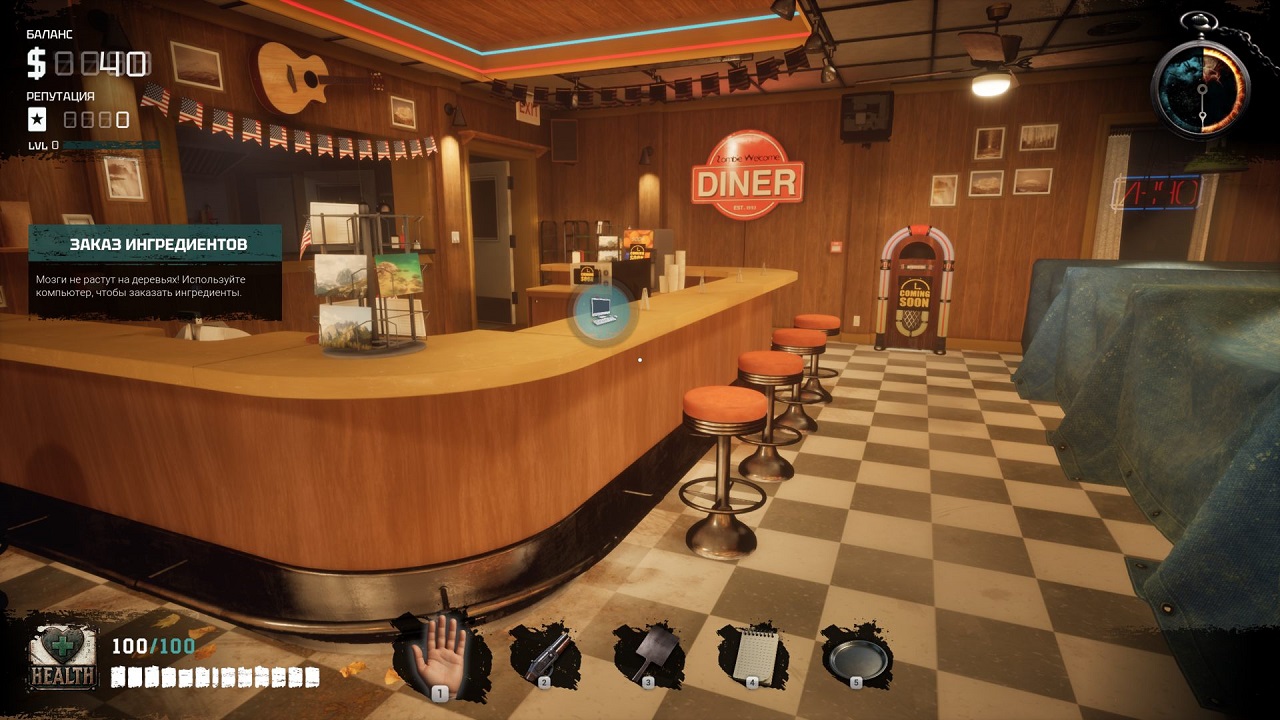
Task: Select the hand in hotbar slot 1
Action: (x=438, y=650)
